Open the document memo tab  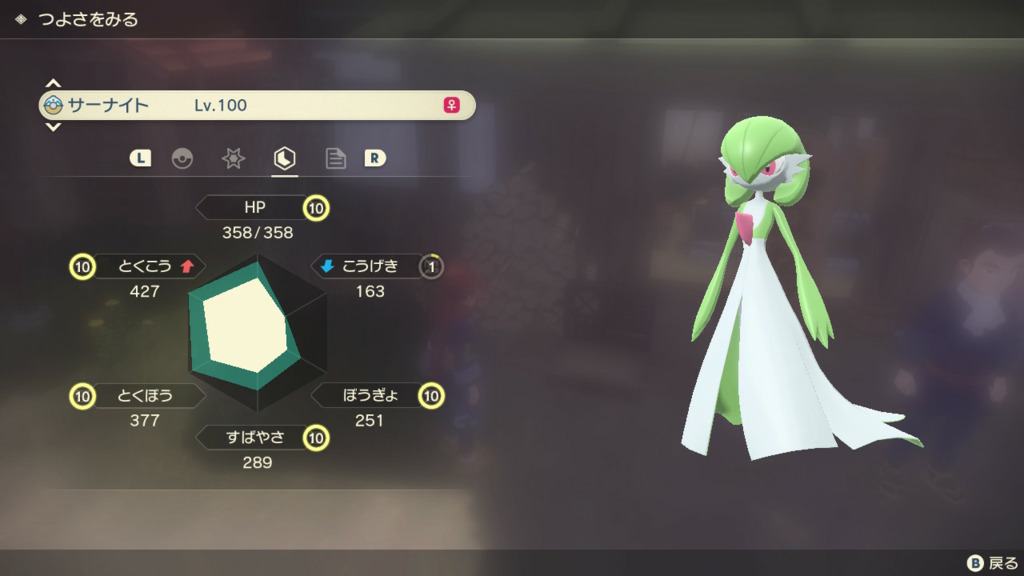pos(336,158)
